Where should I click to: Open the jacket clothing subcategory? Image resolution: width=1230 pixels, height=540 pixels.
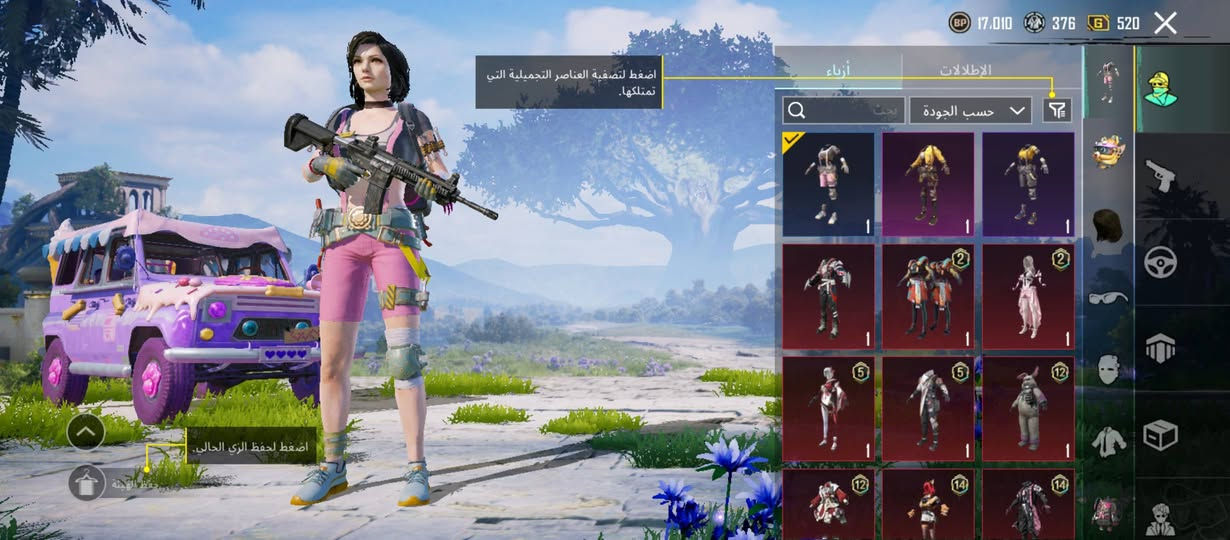pos(1108,441)
